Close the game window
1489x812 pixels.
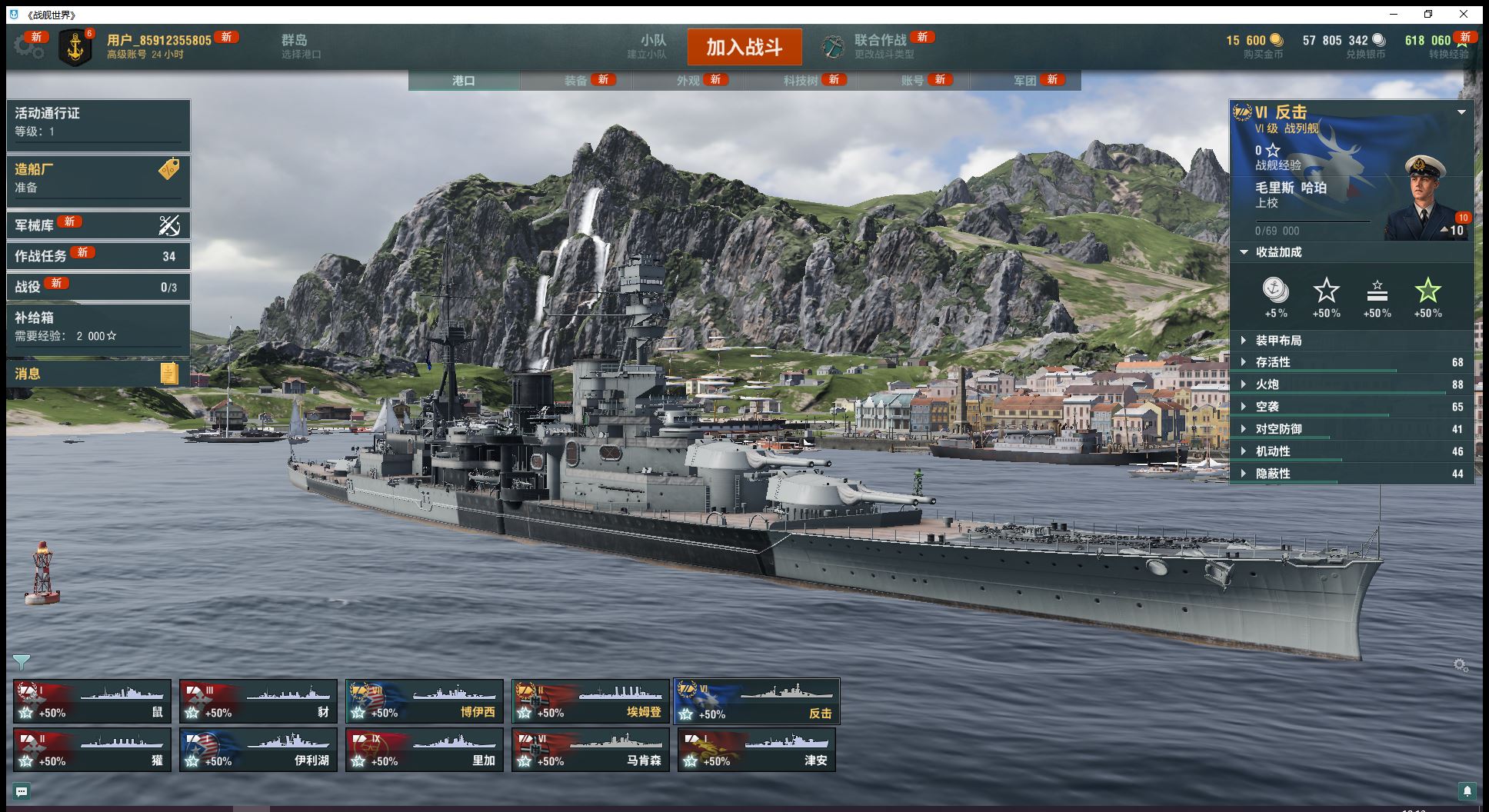(x=1463, y=14)
